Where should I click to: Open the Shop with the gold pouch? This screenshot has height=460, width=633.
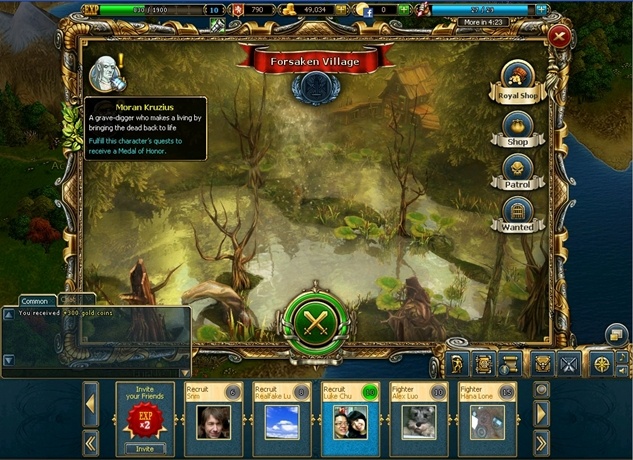[517, 129]
